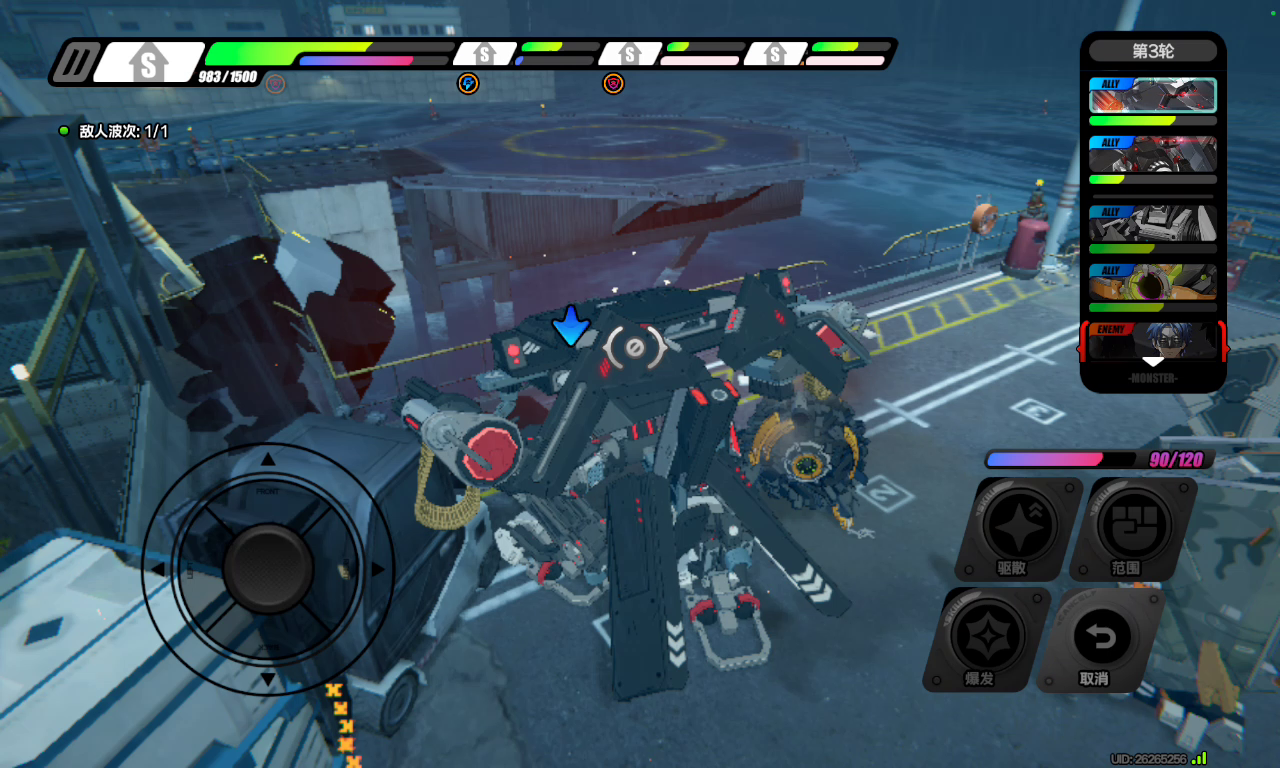This screenshot has height=768, width=1280.
Task: Tap the virtual joystick center knob
Action: click(x=268, y=569)
